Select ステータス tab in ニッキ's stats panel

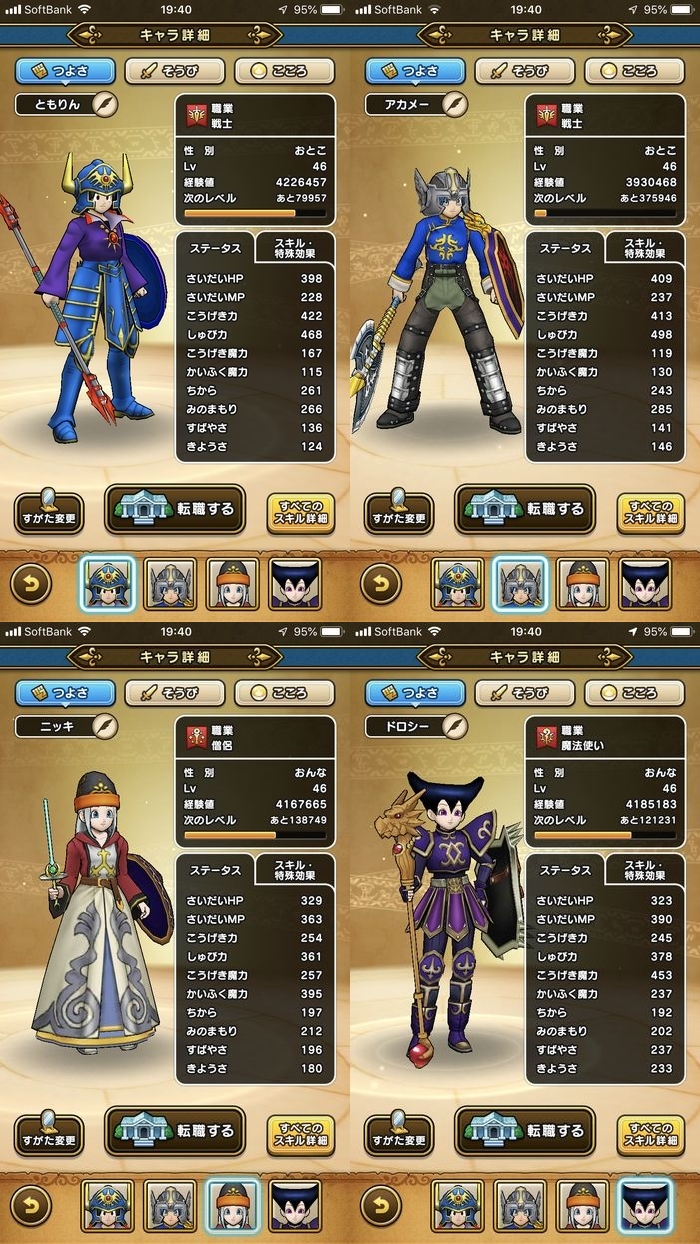tap(215, 870)
